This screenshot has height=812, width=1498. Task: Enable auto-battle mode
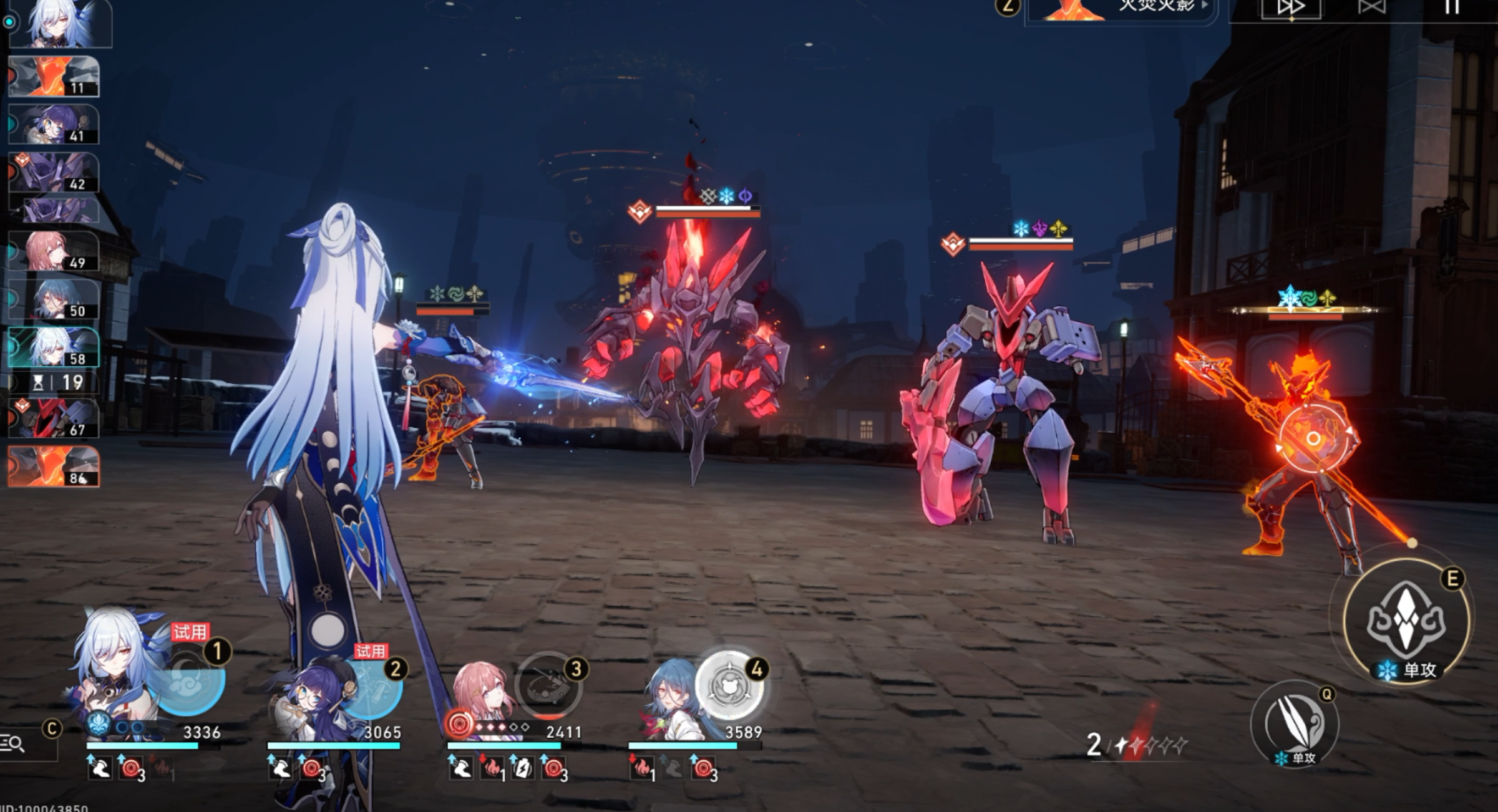point(1371,7)
